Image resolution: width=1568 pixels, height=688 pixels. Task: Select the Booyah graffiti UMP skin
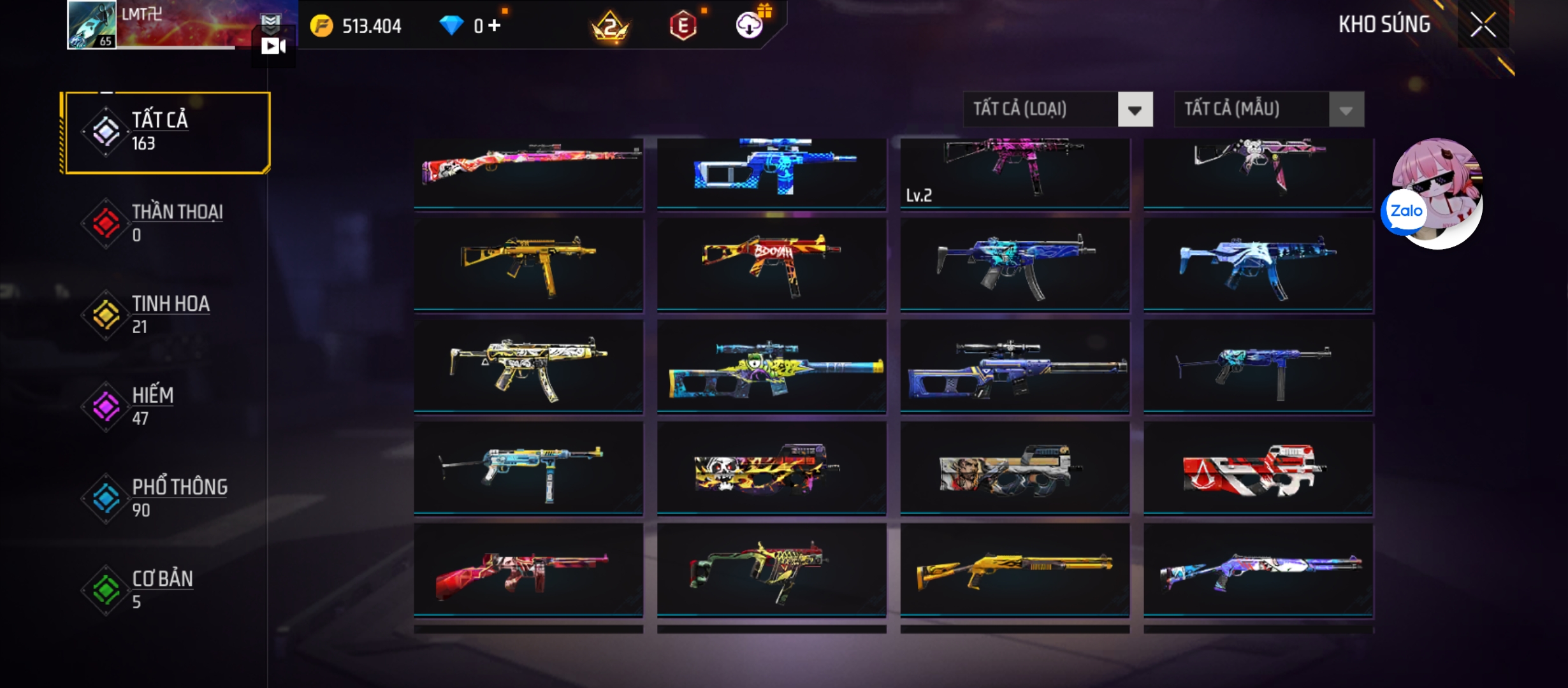pyautogui.click(x=771, y=264)
